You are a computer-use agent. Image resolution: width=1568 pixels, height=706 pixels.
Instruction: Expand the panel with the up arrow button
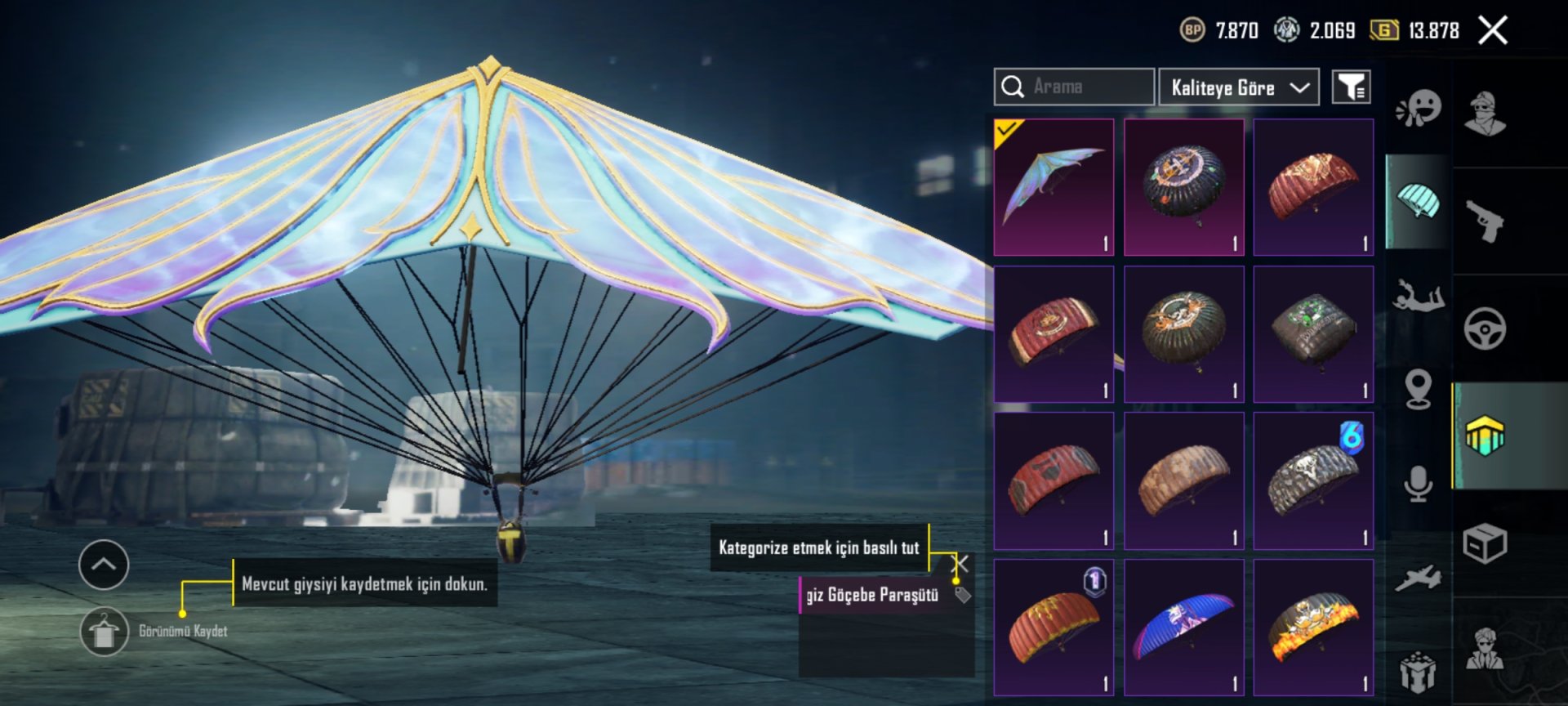point(104,565)
